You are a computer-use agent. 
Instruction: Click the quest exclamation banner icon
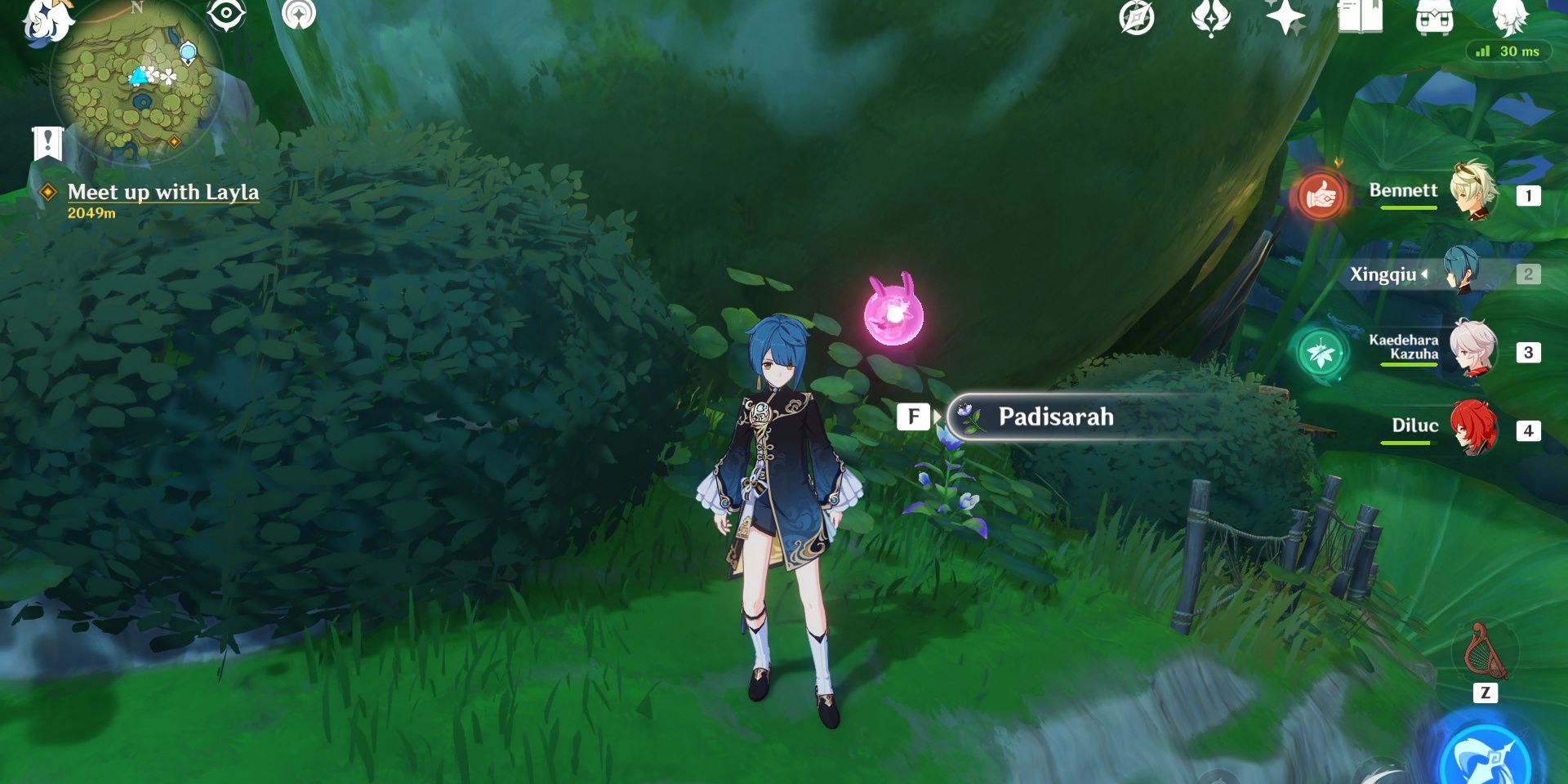point(48,140)
